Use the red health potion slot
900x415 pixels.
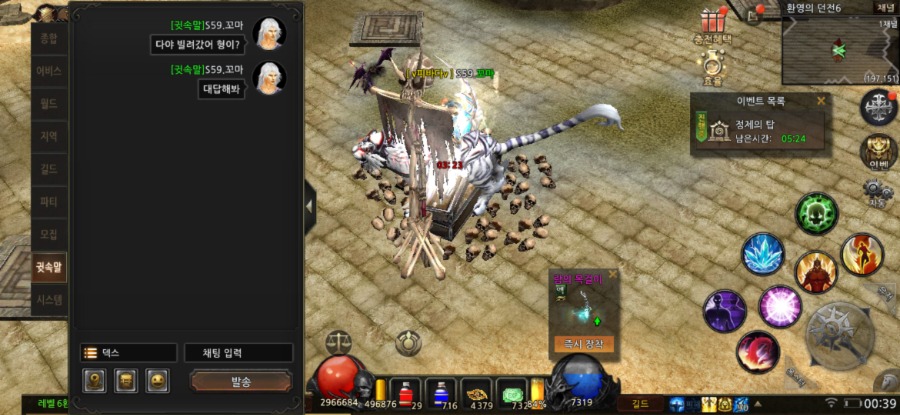(406, 391)
